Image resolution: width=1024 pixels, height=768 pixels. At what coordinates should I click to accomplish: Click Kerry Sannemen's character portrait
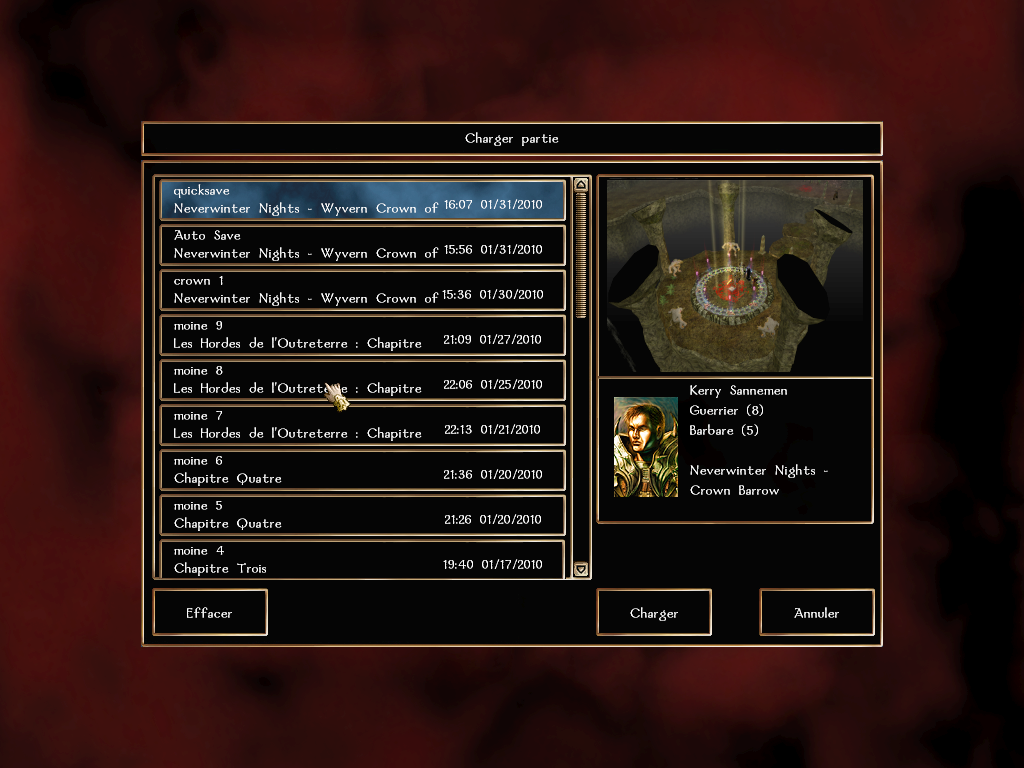[645, 447]
